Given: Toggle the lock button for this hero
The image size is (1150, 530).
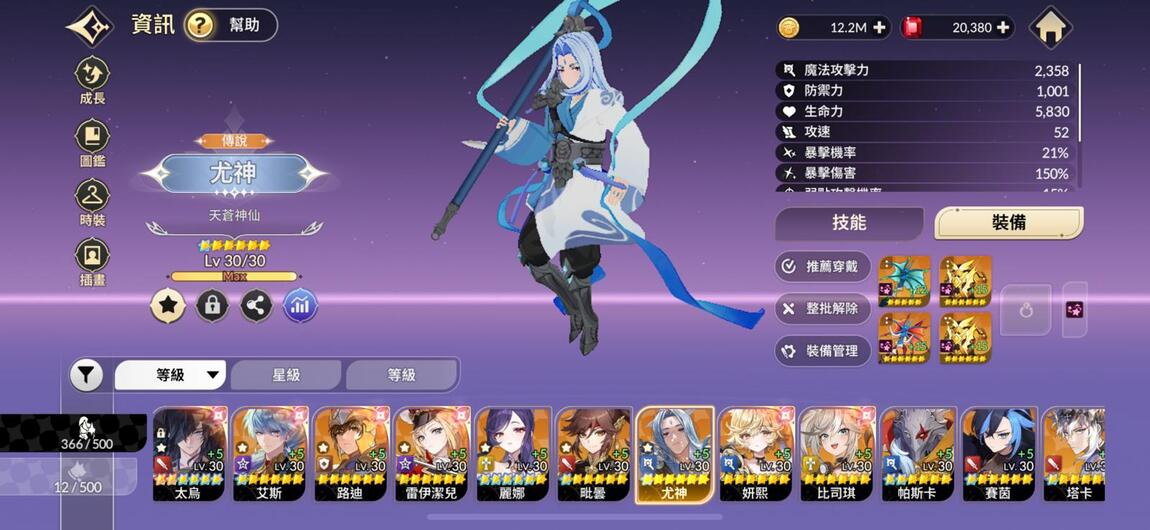Looking at the screenshot, I should pyautogui.click(x=212, y=306).
